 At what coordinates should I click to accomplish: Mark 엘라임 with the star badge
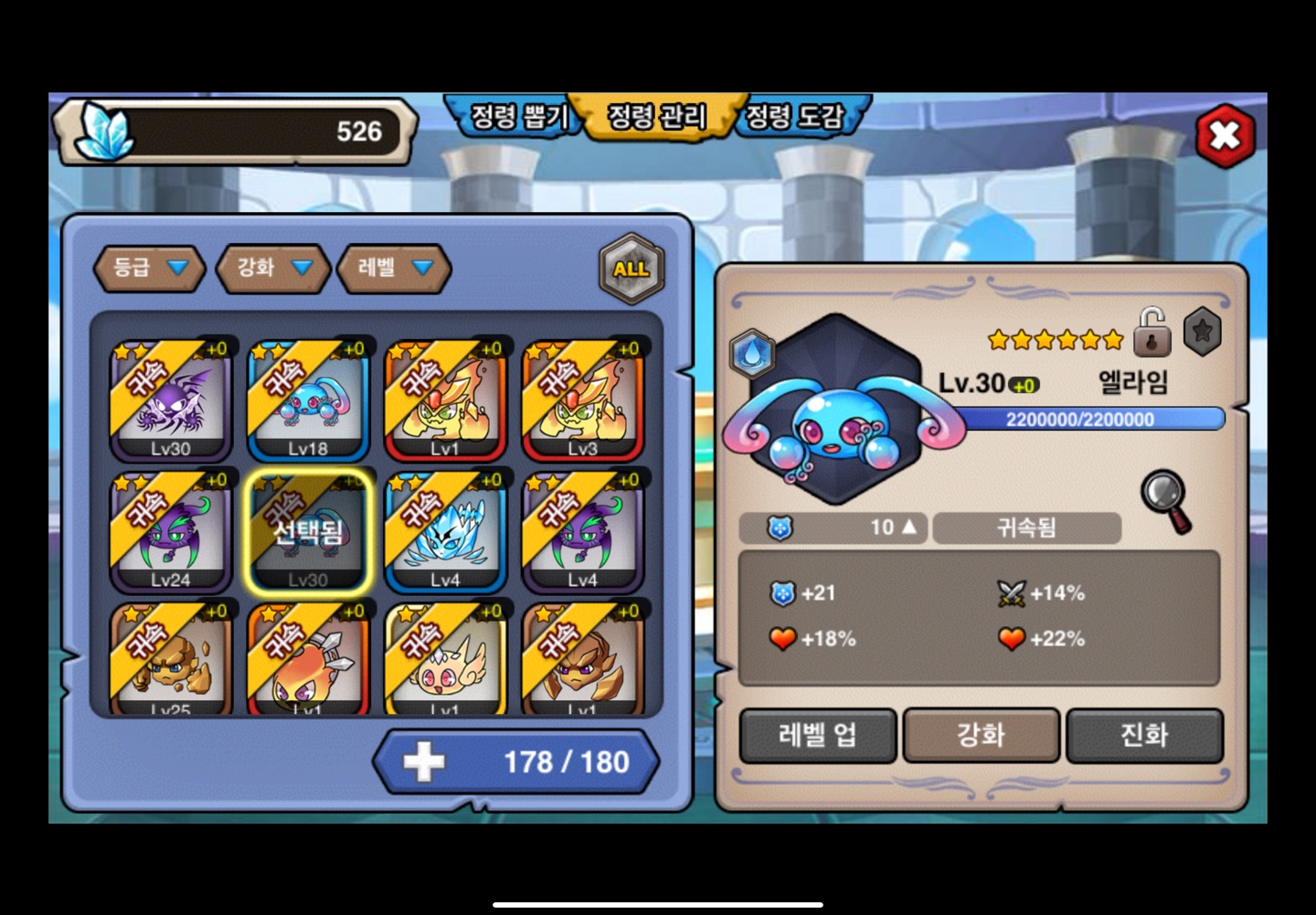click(x=1202, y=331)
